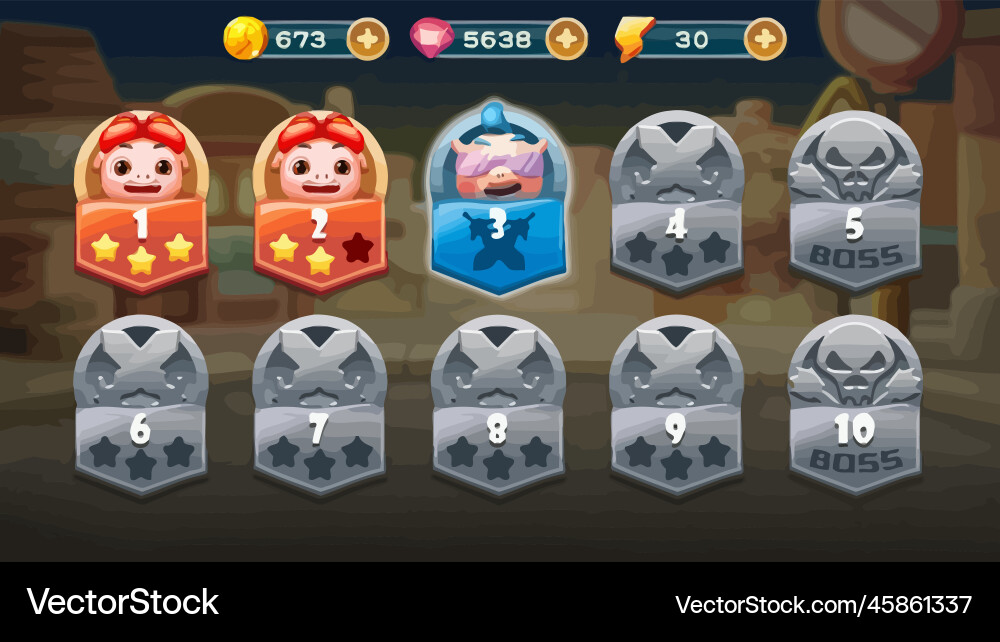Choose locked level 4 tile

[x=676, y=204]
